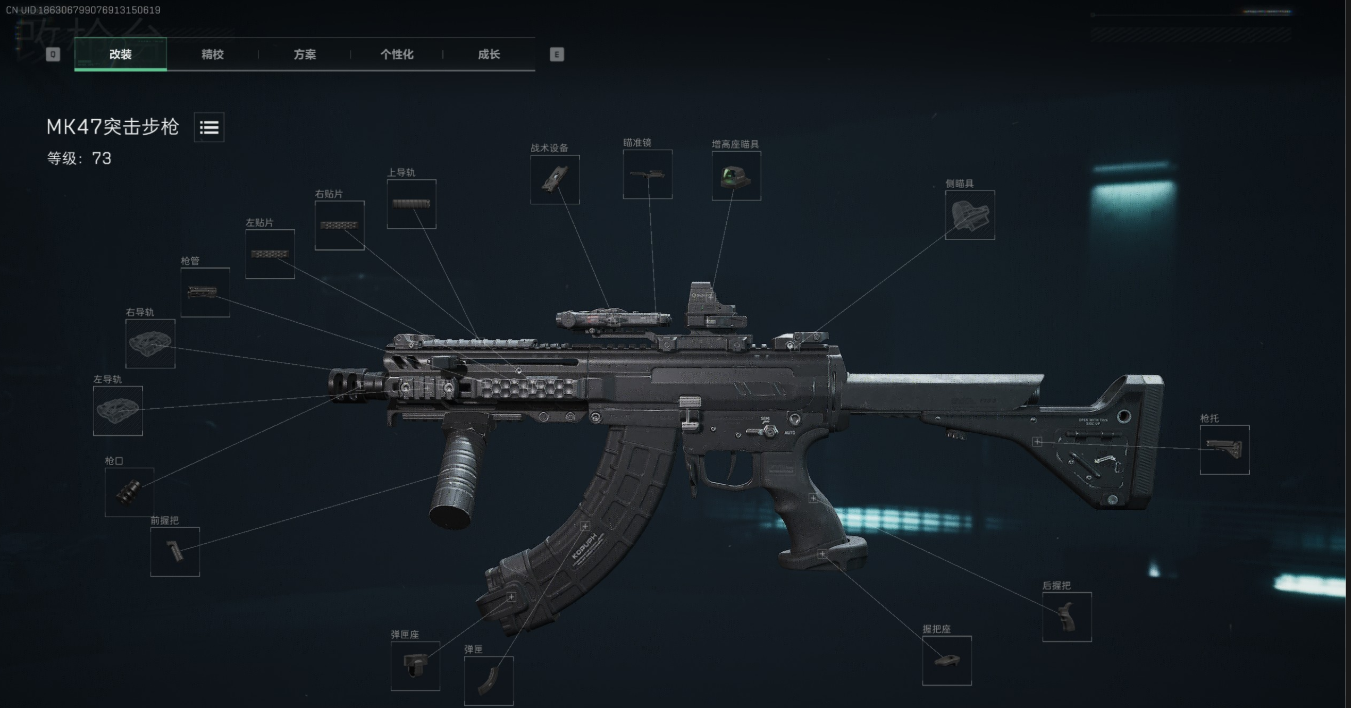Viewport: 1351px width, 708px height.
Task: Click the 枪口 muzzle slot
Action: pos(129,492)
